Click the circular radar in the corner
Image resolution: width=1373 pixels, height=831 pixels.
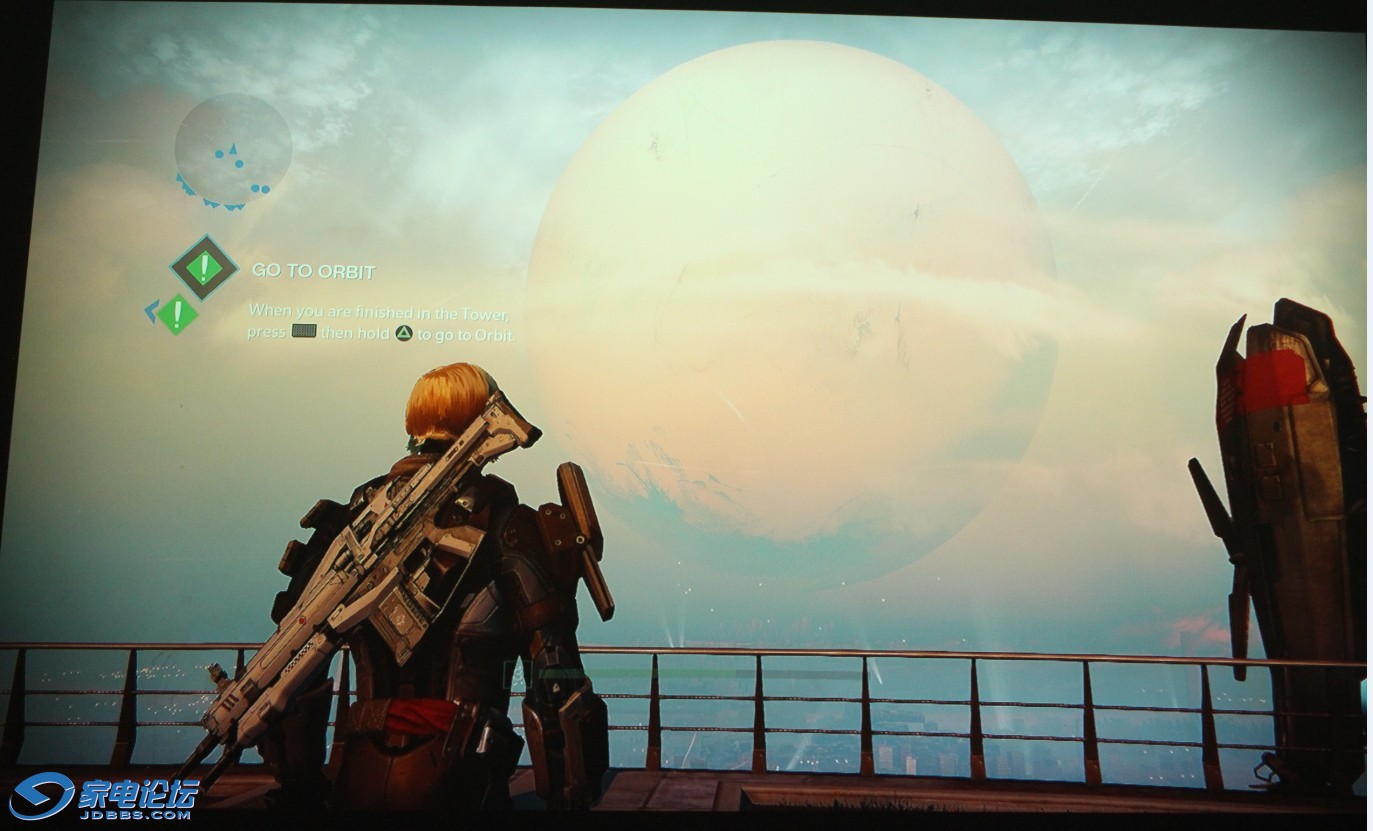pos(233,151)
